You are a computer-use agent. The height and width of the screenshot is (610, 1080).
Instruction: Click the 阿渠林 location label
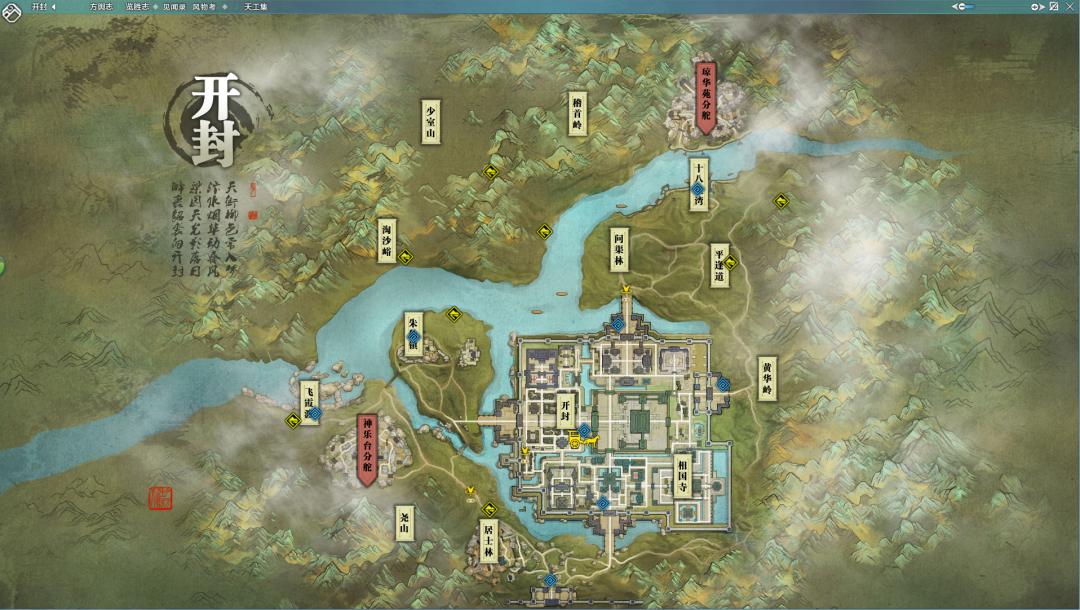[x=620, y=248]
